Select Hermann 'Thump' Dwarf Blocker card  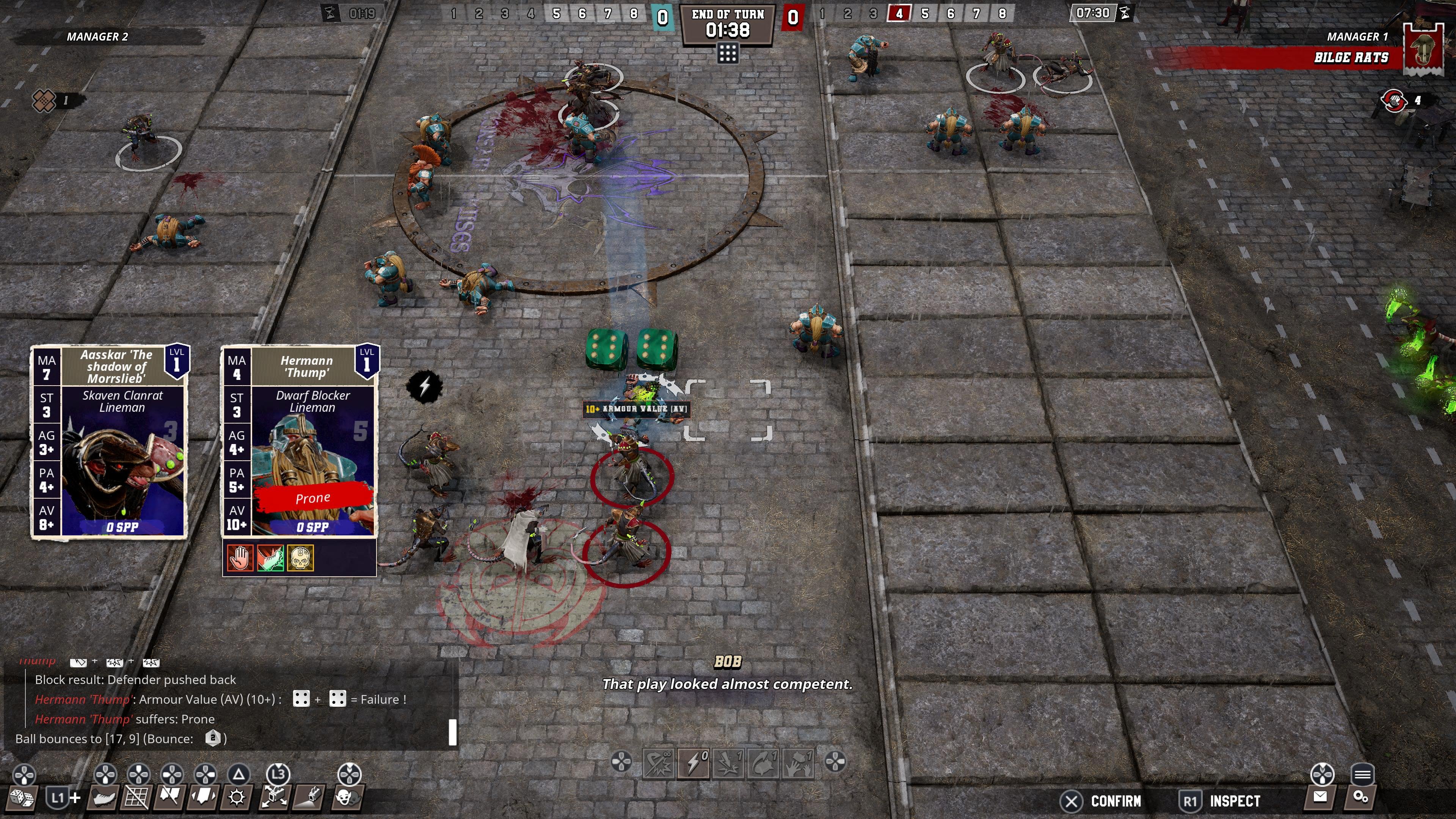(300, 441)
